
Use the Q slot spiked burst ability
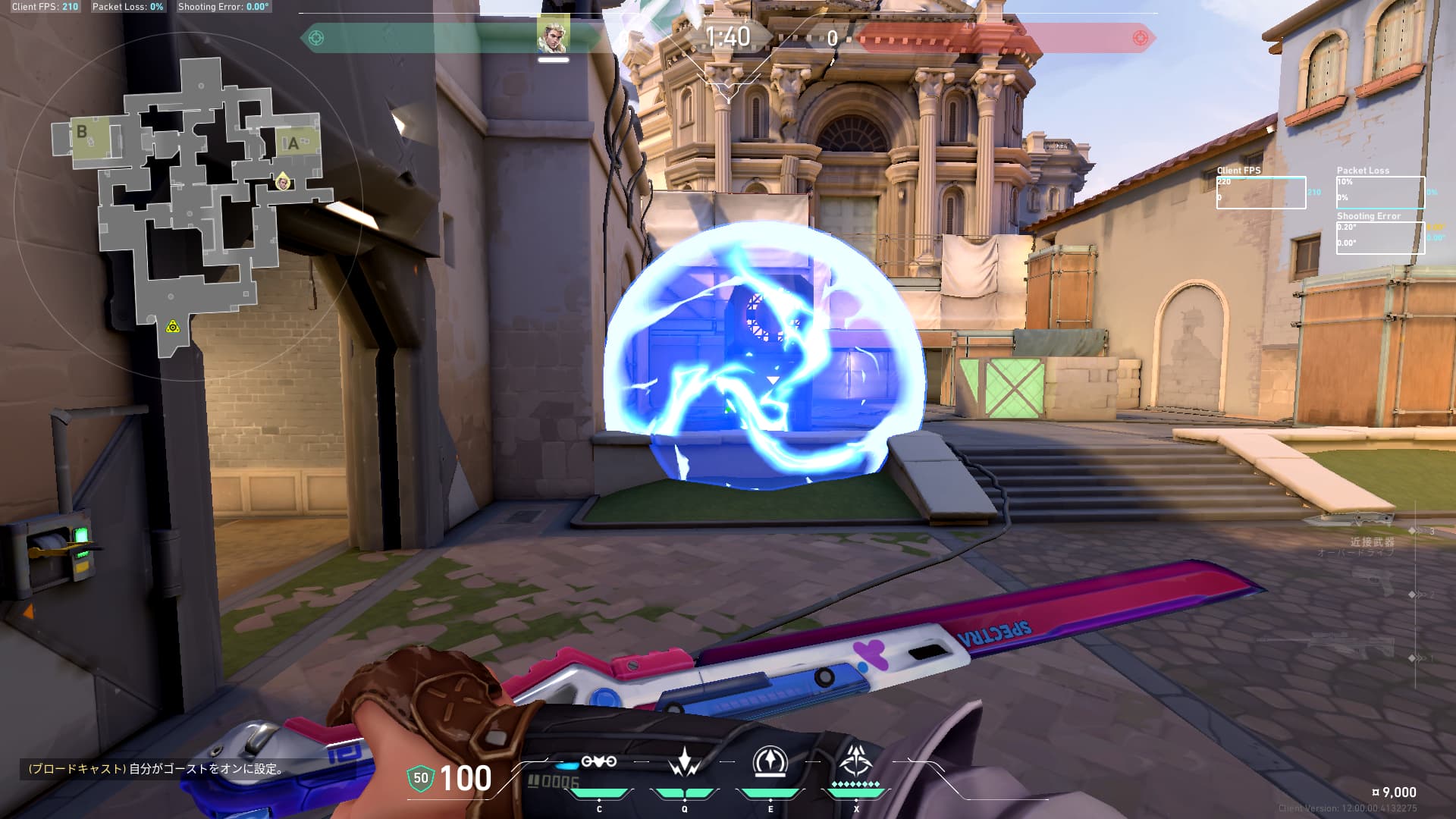click(685, 761)
